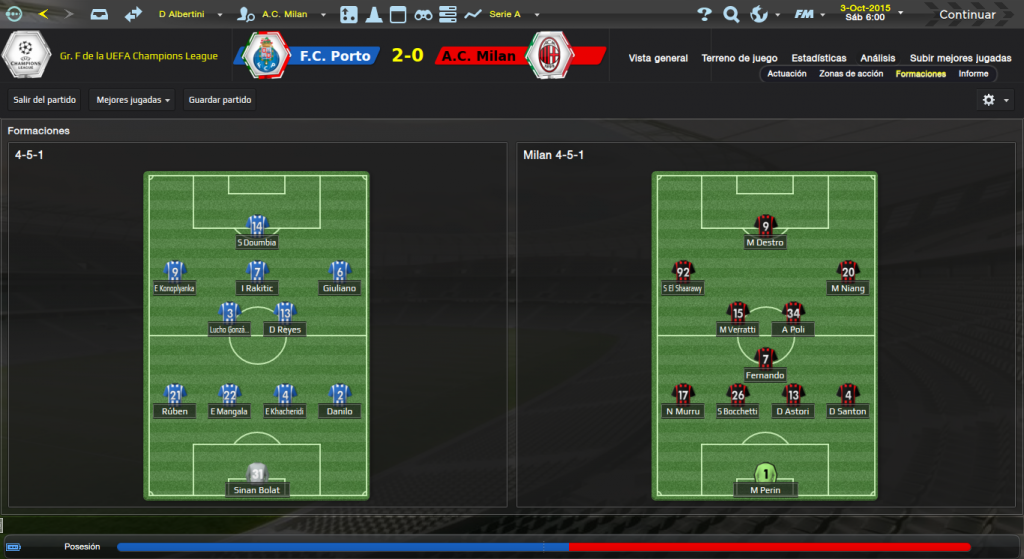
Task: View Zonas de acción sub-tab
Action: pyautogui.click(x=851, y=74)
